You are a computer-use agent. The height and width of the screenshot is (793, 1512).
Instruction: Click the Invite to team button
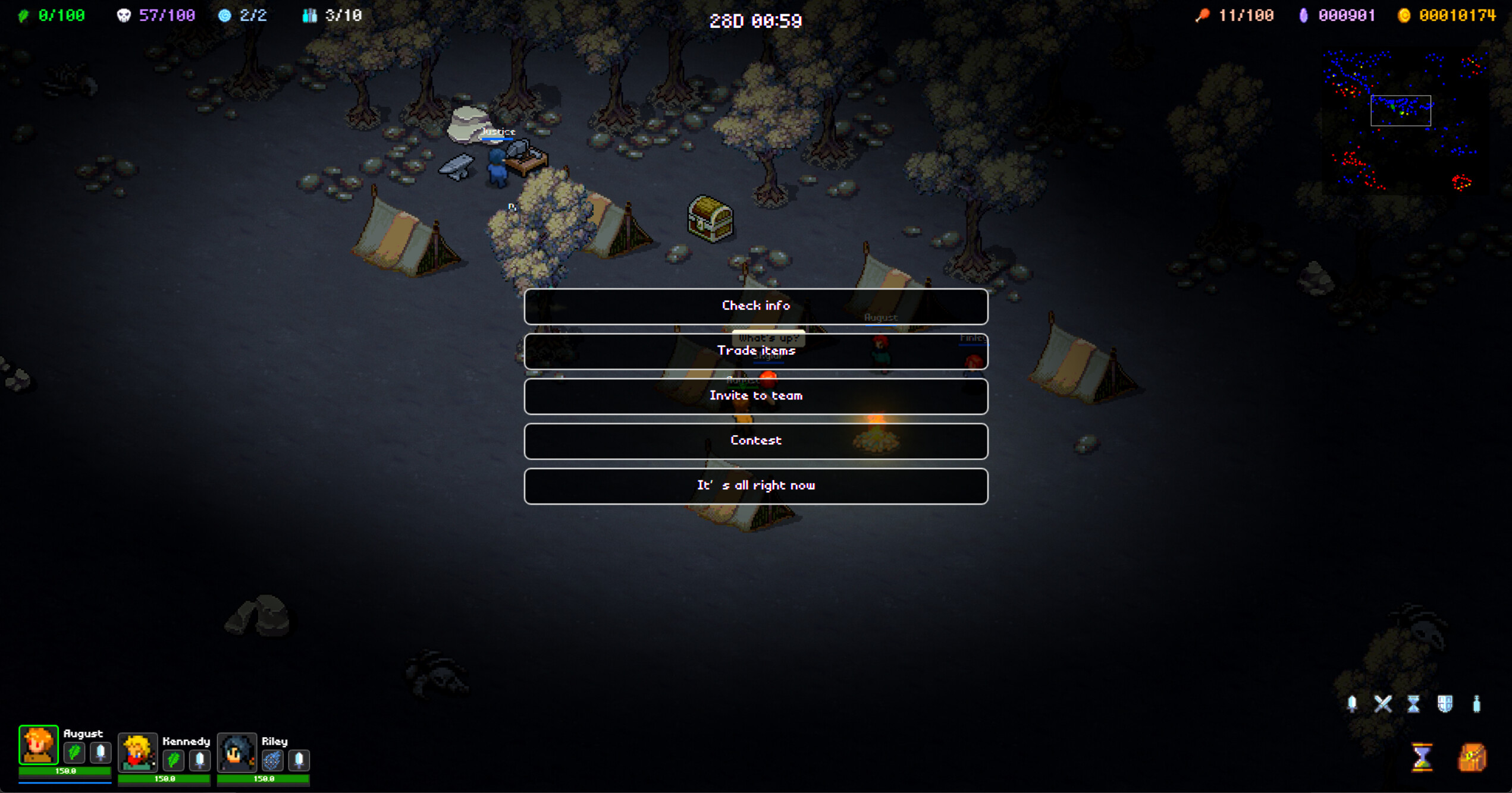(756, 396)
